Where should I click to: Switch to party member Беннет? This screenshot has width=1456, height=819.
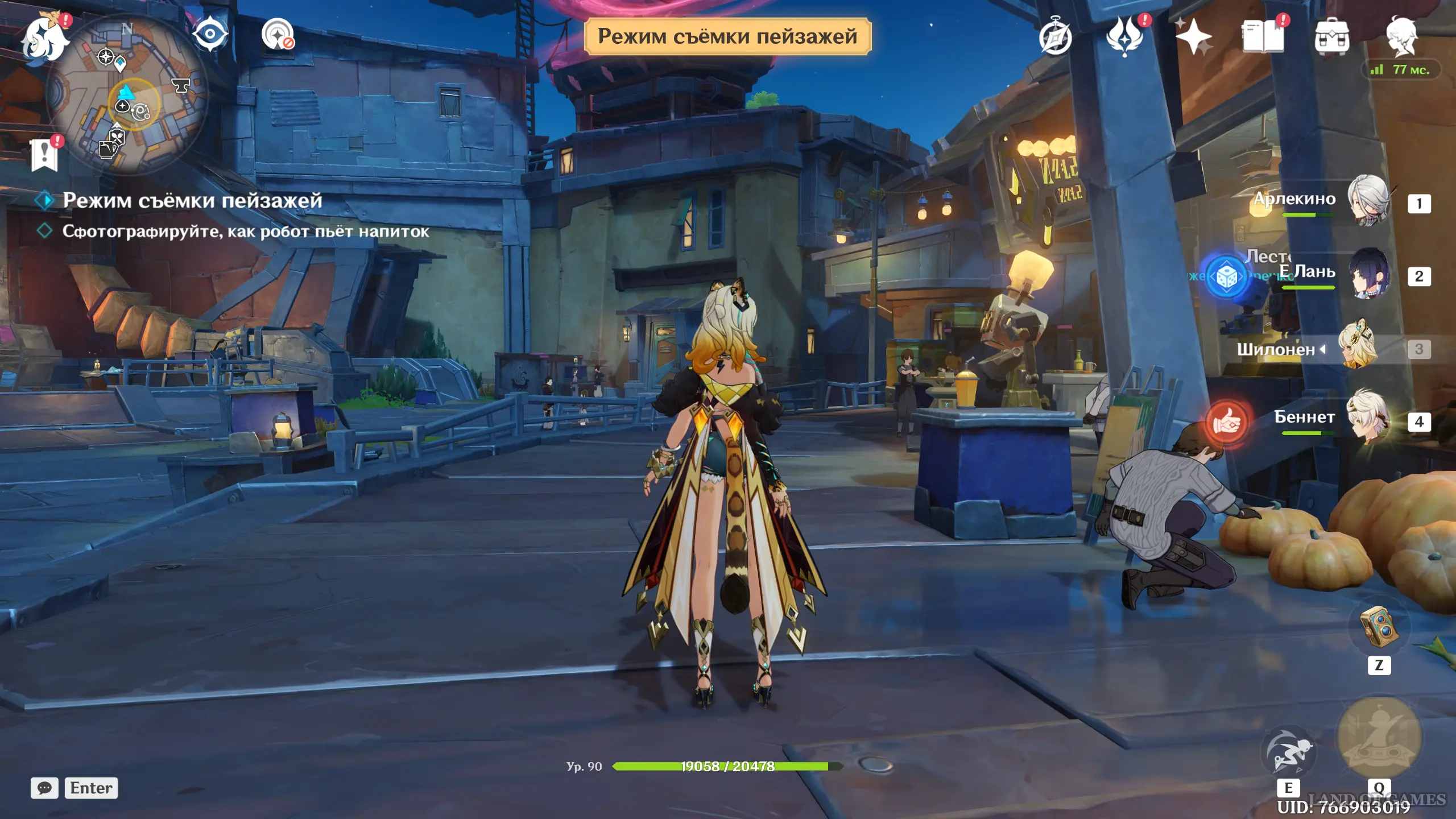click(1367, 419)
